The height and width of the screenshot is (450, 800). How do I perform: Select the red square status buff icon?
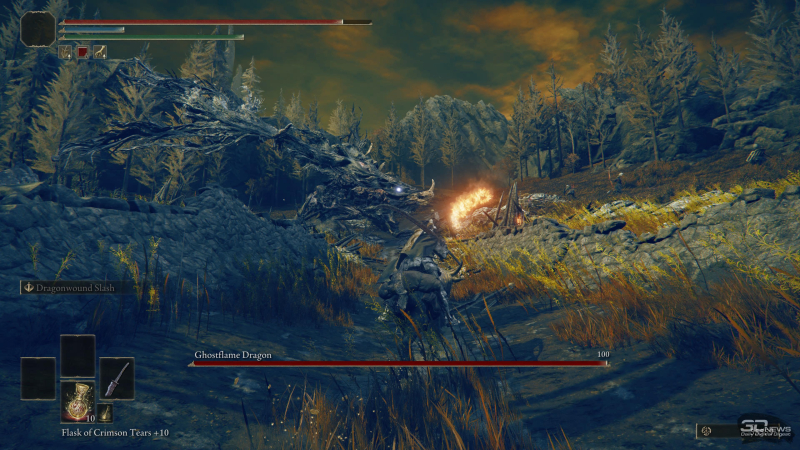[x=83, y=51]
